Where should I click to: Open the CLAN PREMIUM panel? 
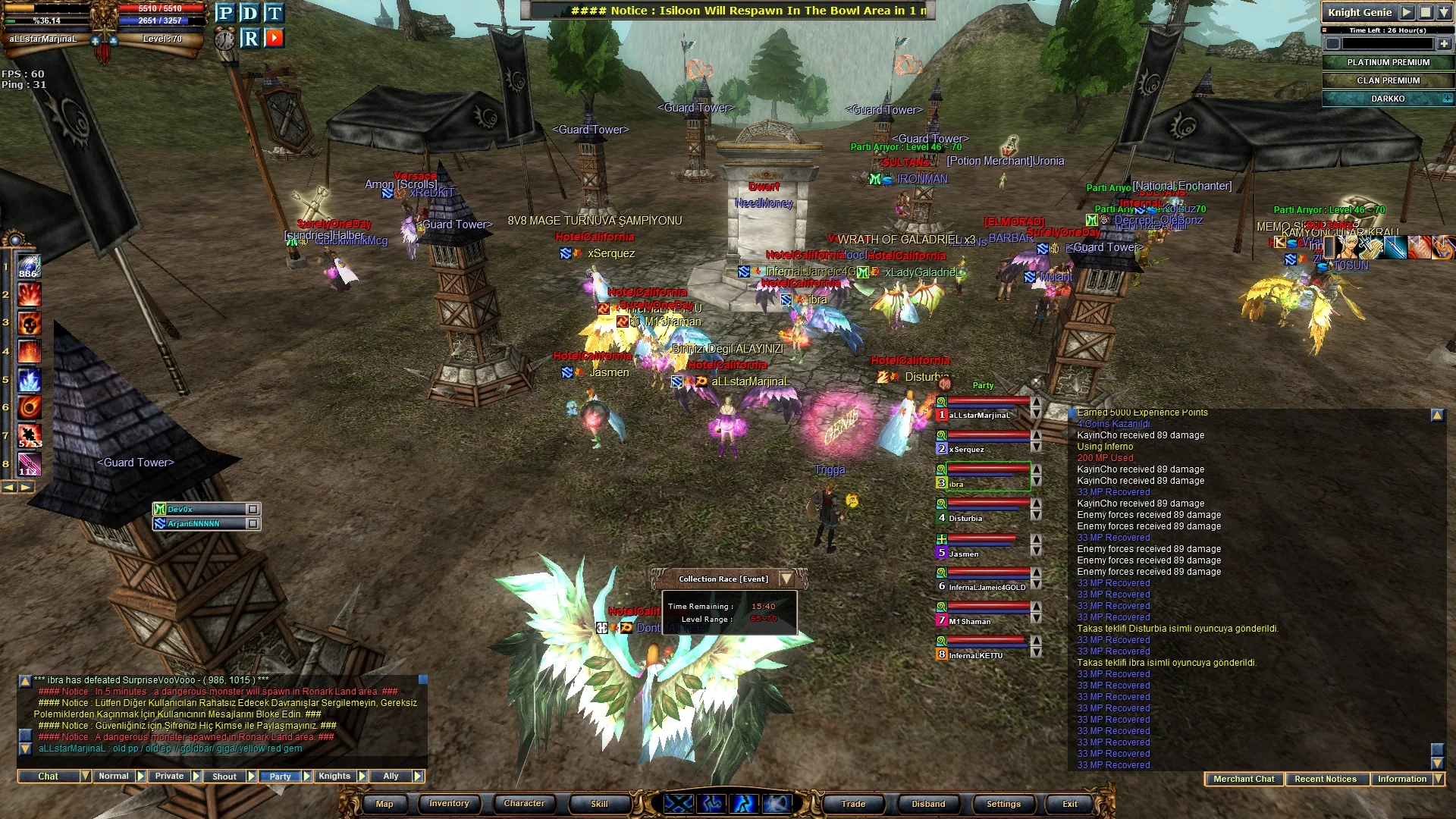pyautogui.click(x=1388, y=80)
